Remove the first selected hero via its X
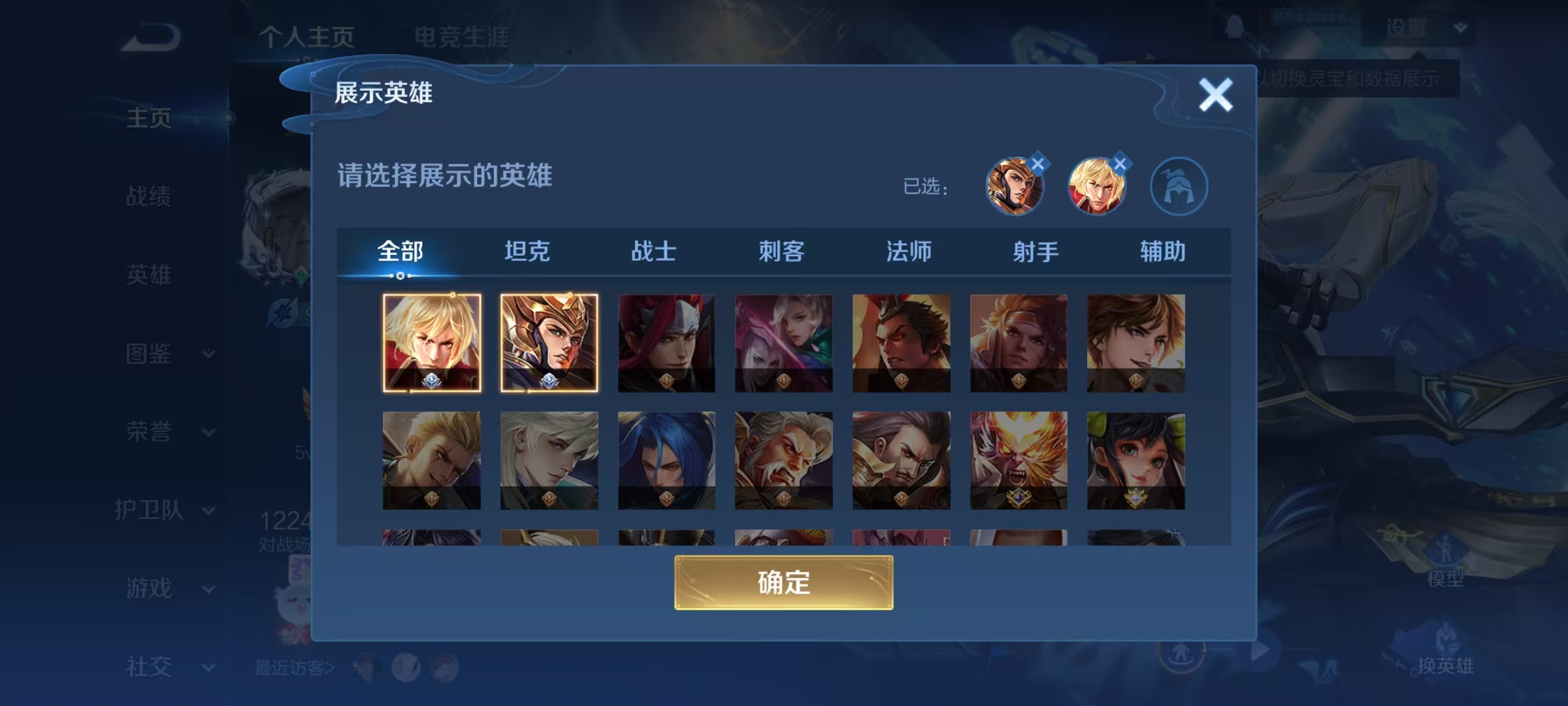The height and width of the screenshot is (706, 1568). pyautogui.click(x=1037, y=163)
